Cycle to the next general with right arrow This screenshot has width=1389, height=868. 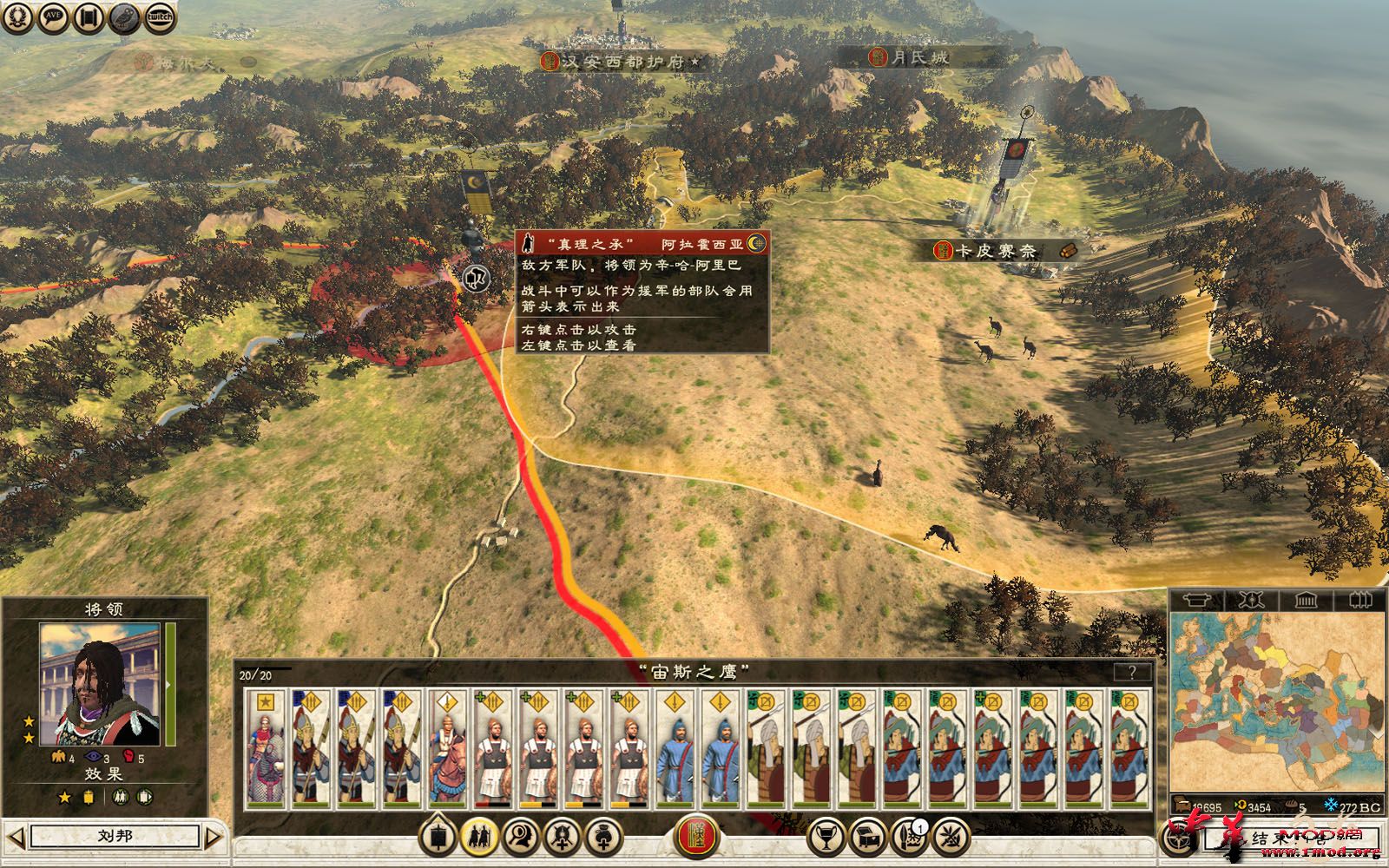214,837
